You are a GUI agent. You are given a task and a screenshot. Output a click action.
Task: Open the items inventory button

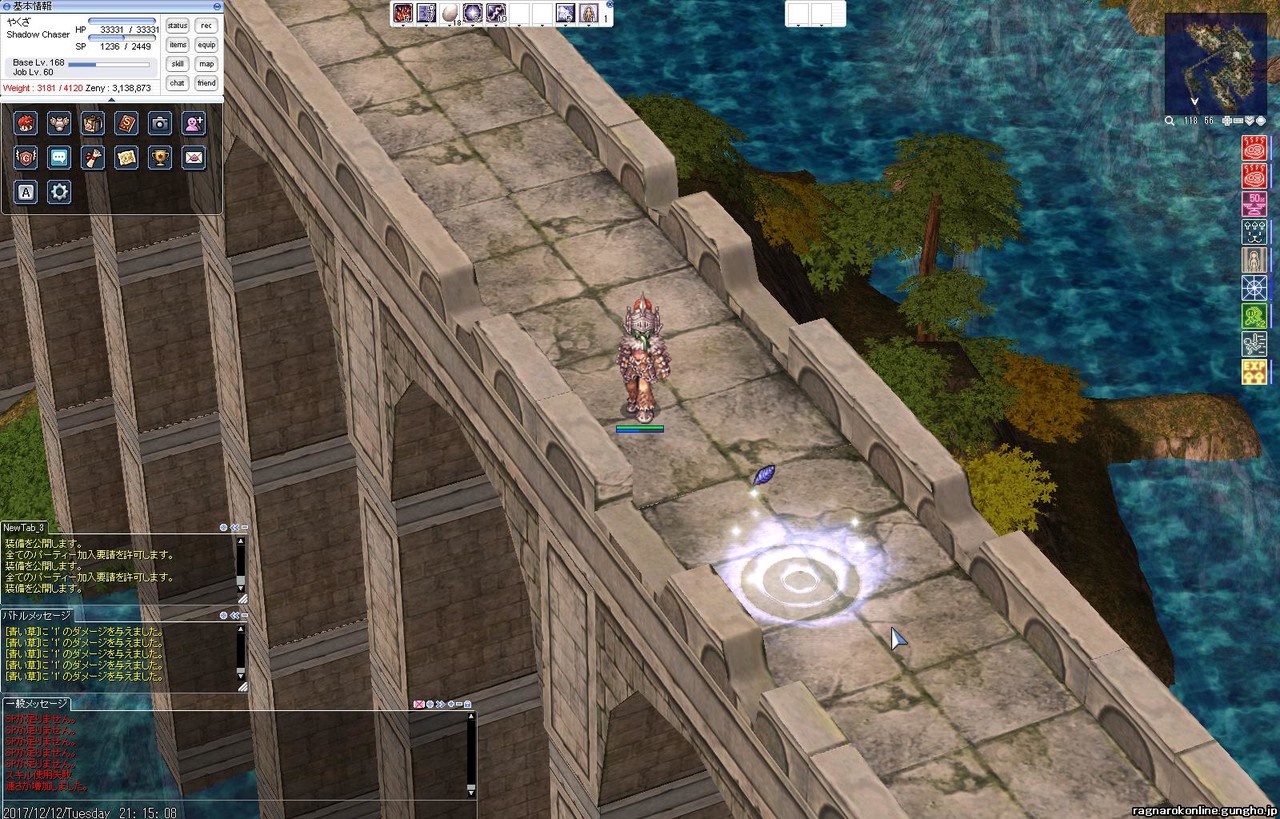(177, 44)
